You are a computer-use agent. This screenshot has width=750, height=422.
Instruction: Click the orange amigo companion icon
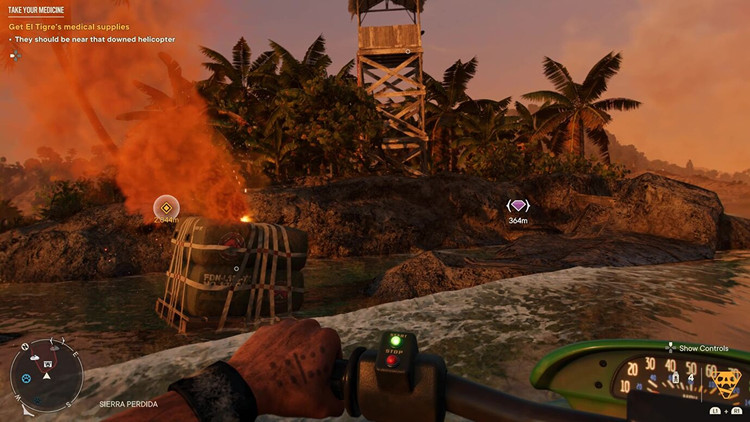[729, 383]
